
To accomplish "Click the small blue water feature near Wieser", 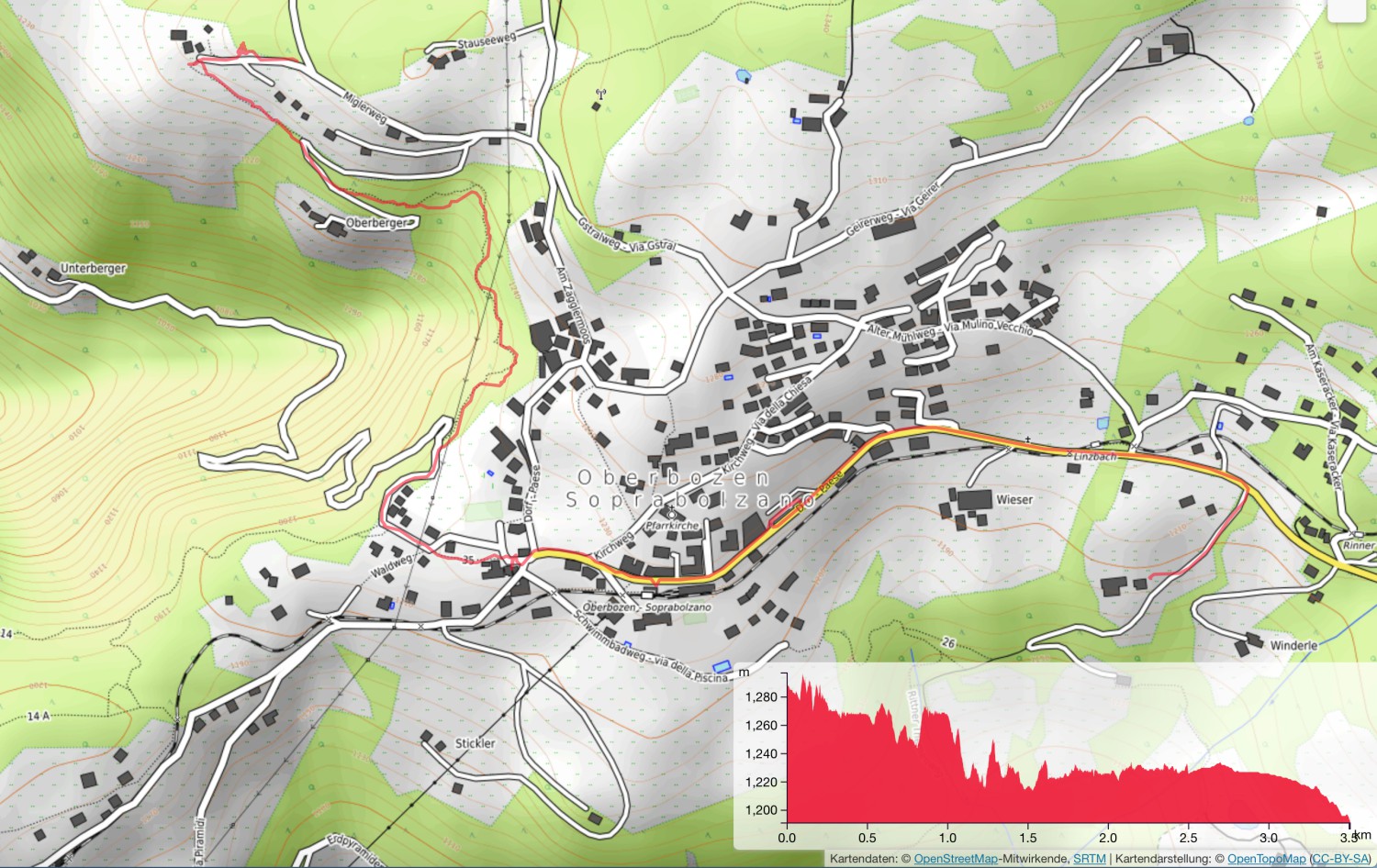I will click(1103, 423).
